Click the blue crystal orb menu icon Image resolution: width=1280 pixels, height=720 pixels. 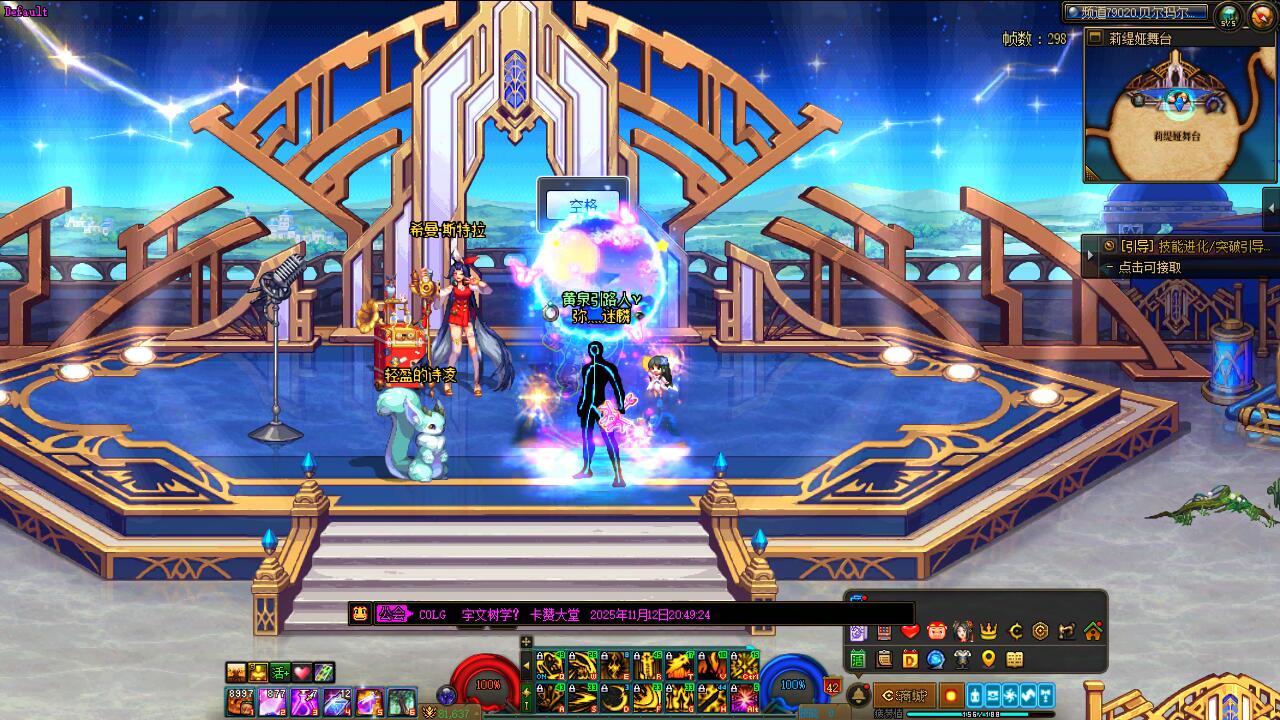(x=936, y=659)
